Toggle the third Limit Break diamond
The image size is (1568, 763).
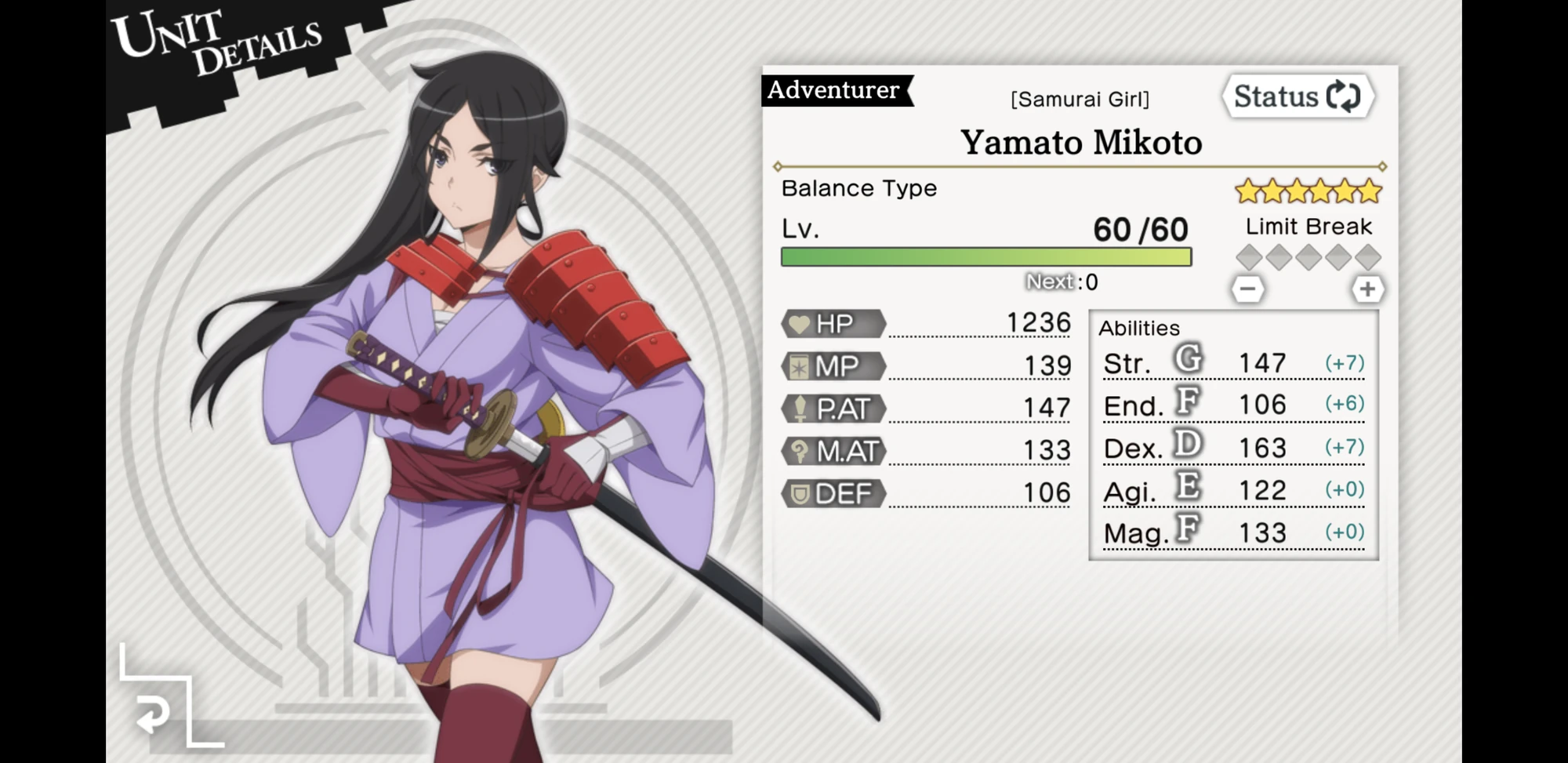pos(1308,257)
